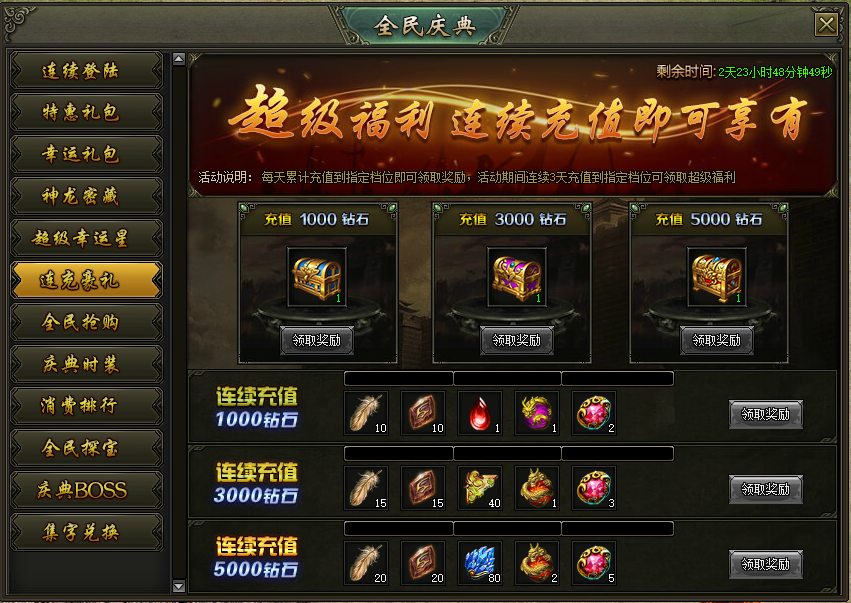851x603 pixels.
Task: Open the 特惠礼包 tab
Action: 86,113
